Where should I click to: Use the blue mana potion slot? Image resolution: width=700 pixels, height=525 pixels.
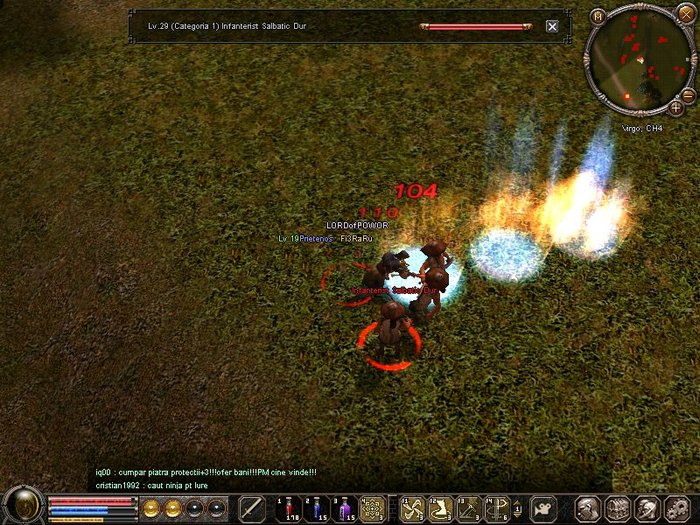pyautogui.click(x=315, y=508)
